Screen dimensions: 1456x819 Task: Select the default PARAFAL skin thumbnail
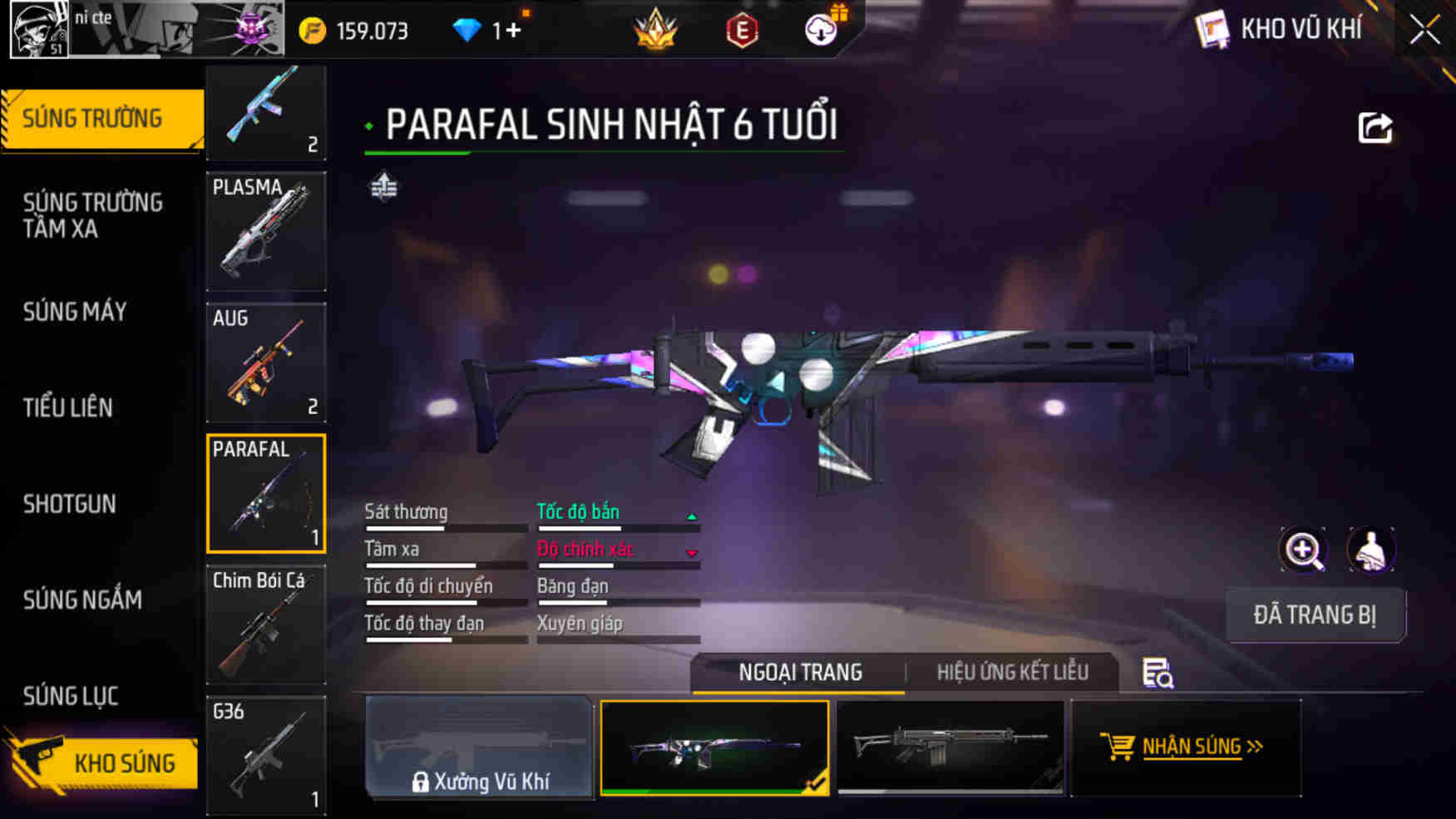tap(951, 746)
